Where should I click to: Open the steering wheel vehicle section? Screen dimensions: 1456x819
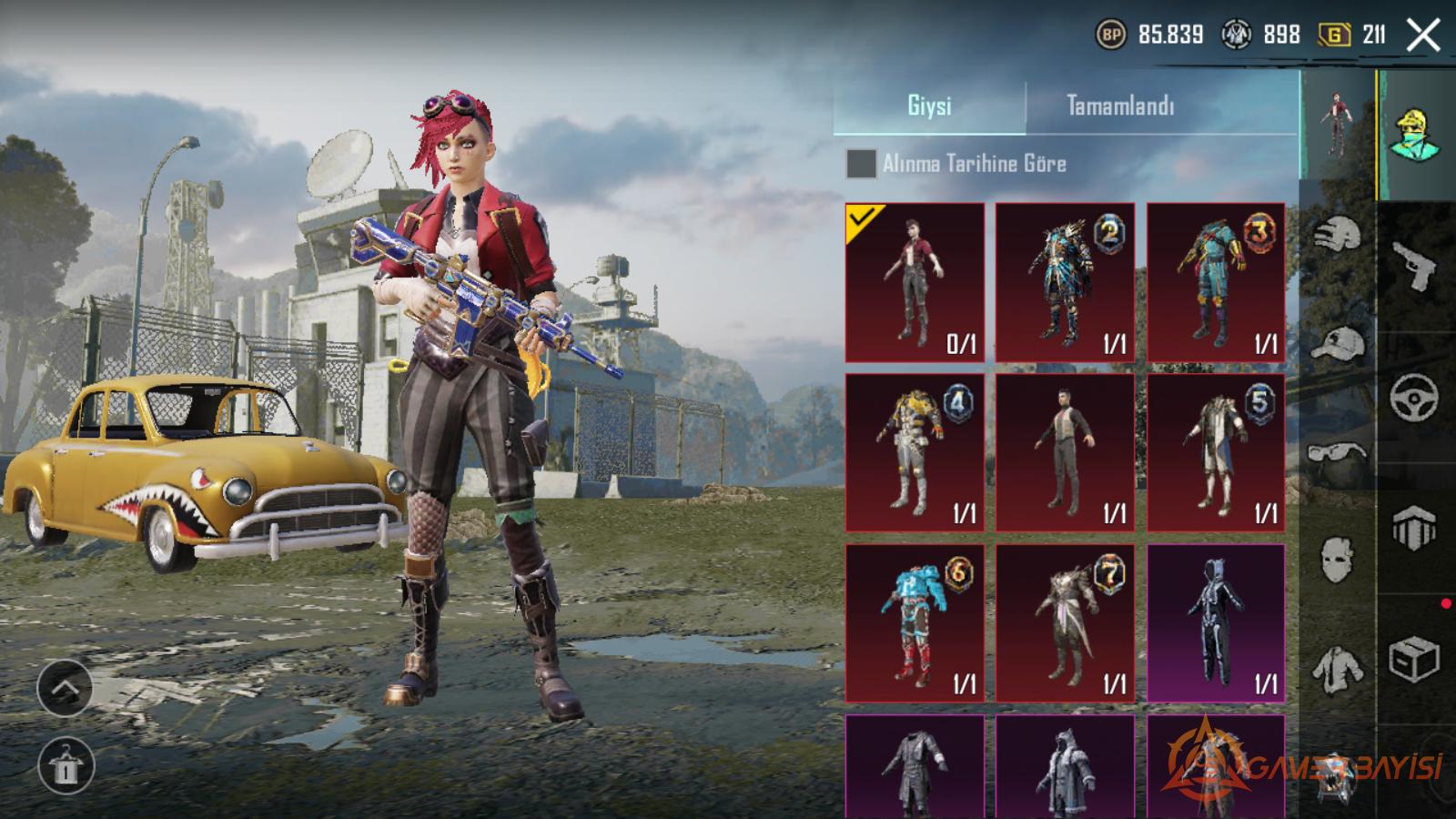tap(1415, 398)
